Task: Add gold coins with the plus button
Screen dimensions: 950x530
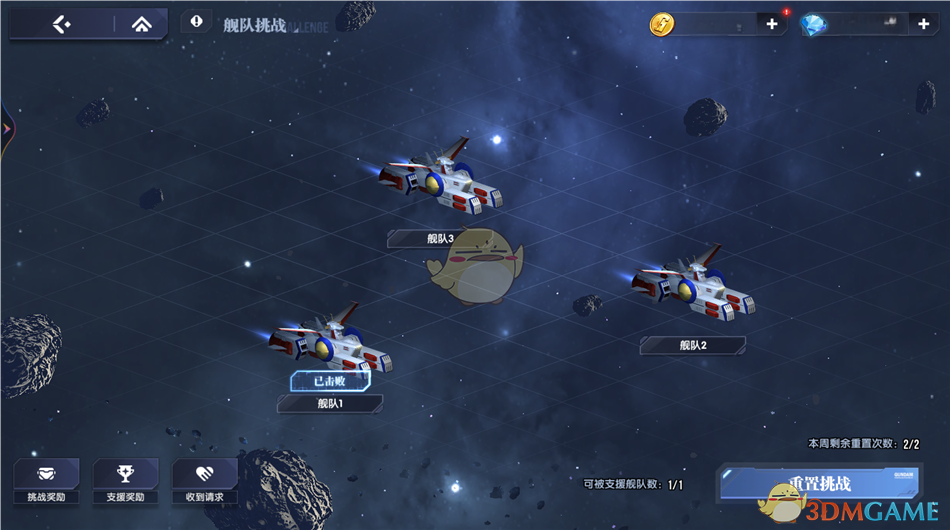Action: tap(772, 24)
